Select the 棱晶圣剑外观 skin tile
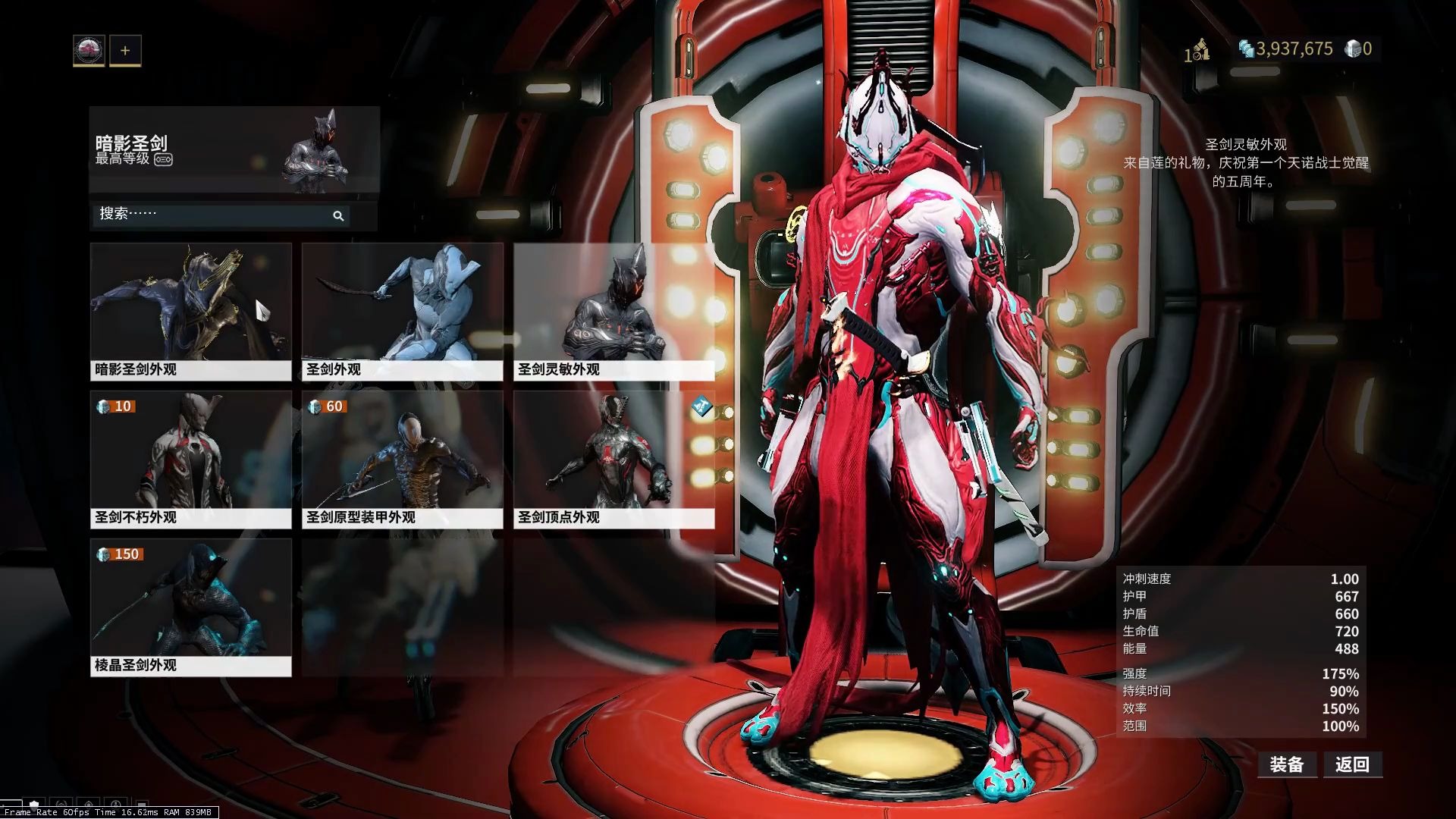The height and width of the screenshot is (819, 1456). pyautogui.click(x=190, y=607)
